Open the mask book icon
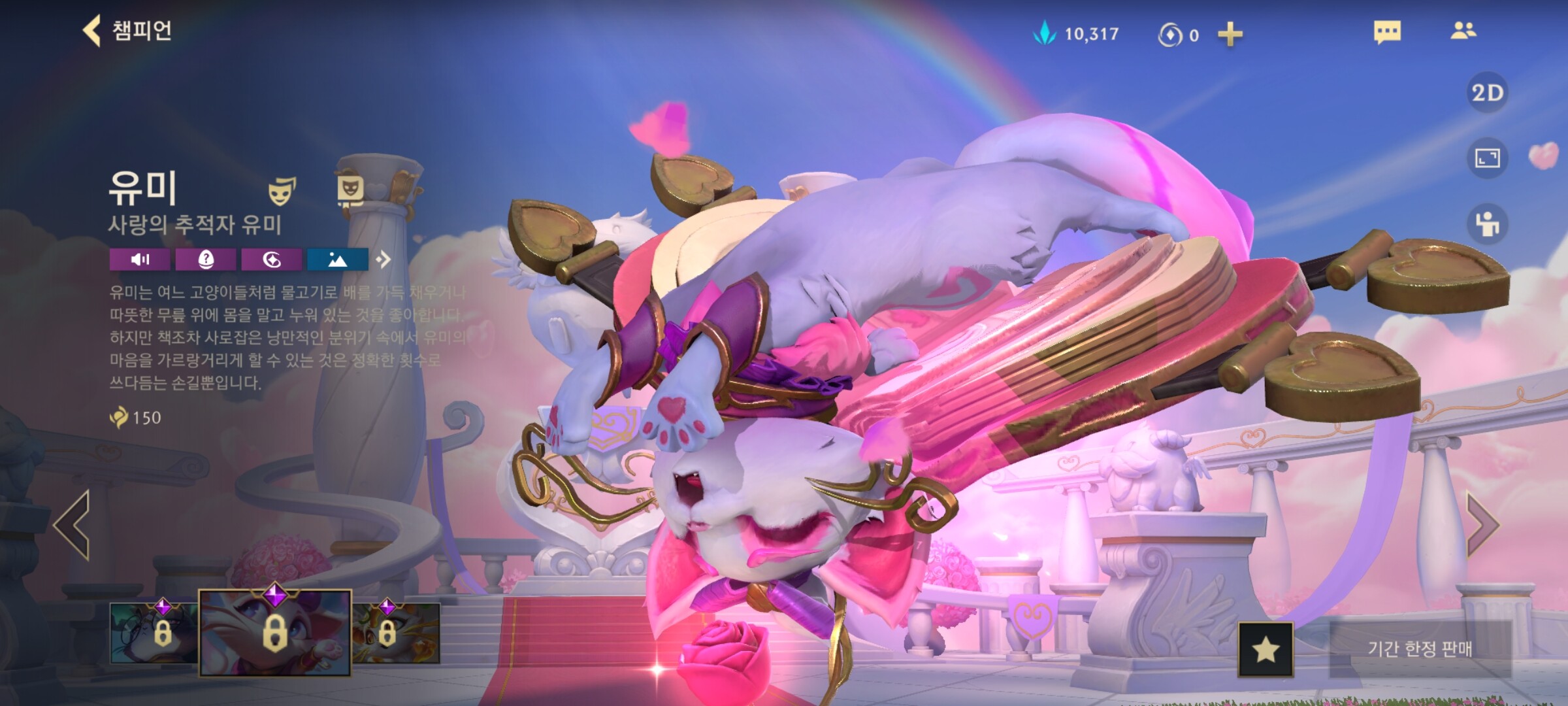 [350, 190]
